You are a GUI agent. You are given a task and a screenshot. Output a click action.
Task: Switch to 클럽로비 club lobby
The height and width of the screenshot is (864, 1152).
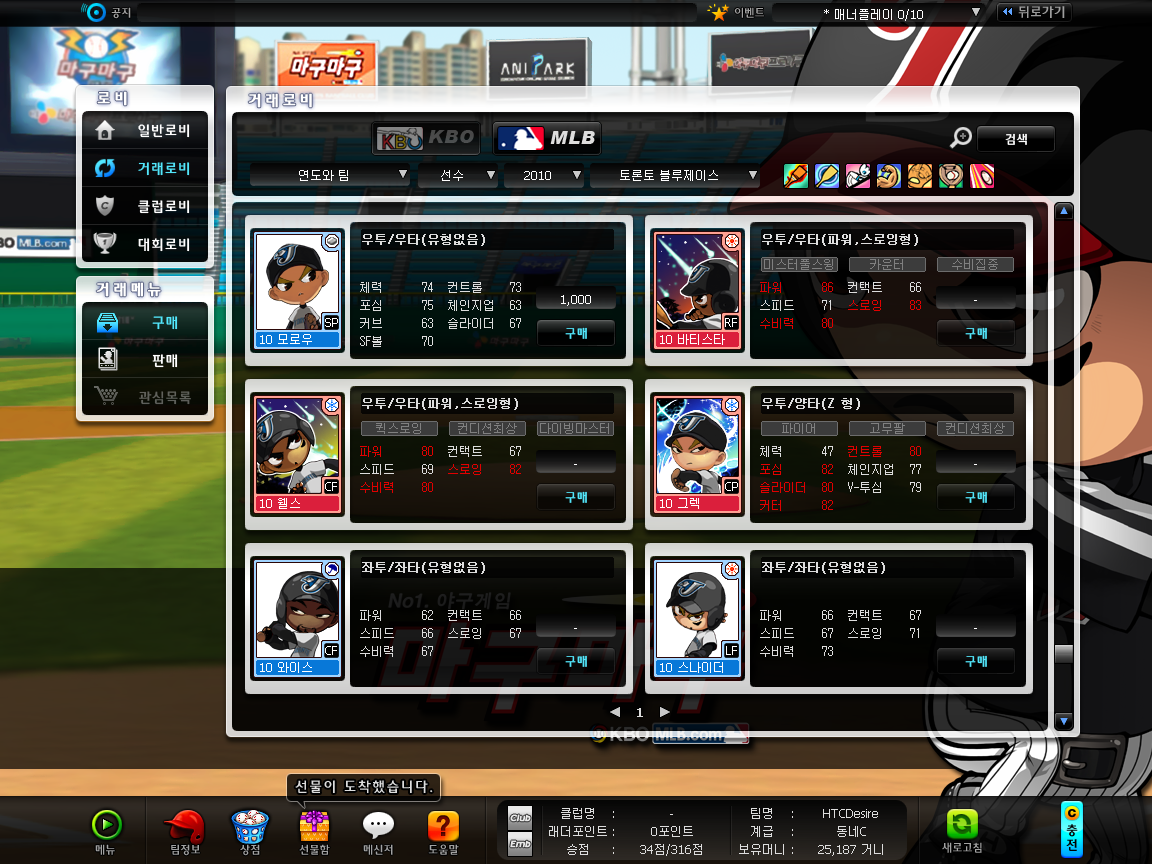146,206
